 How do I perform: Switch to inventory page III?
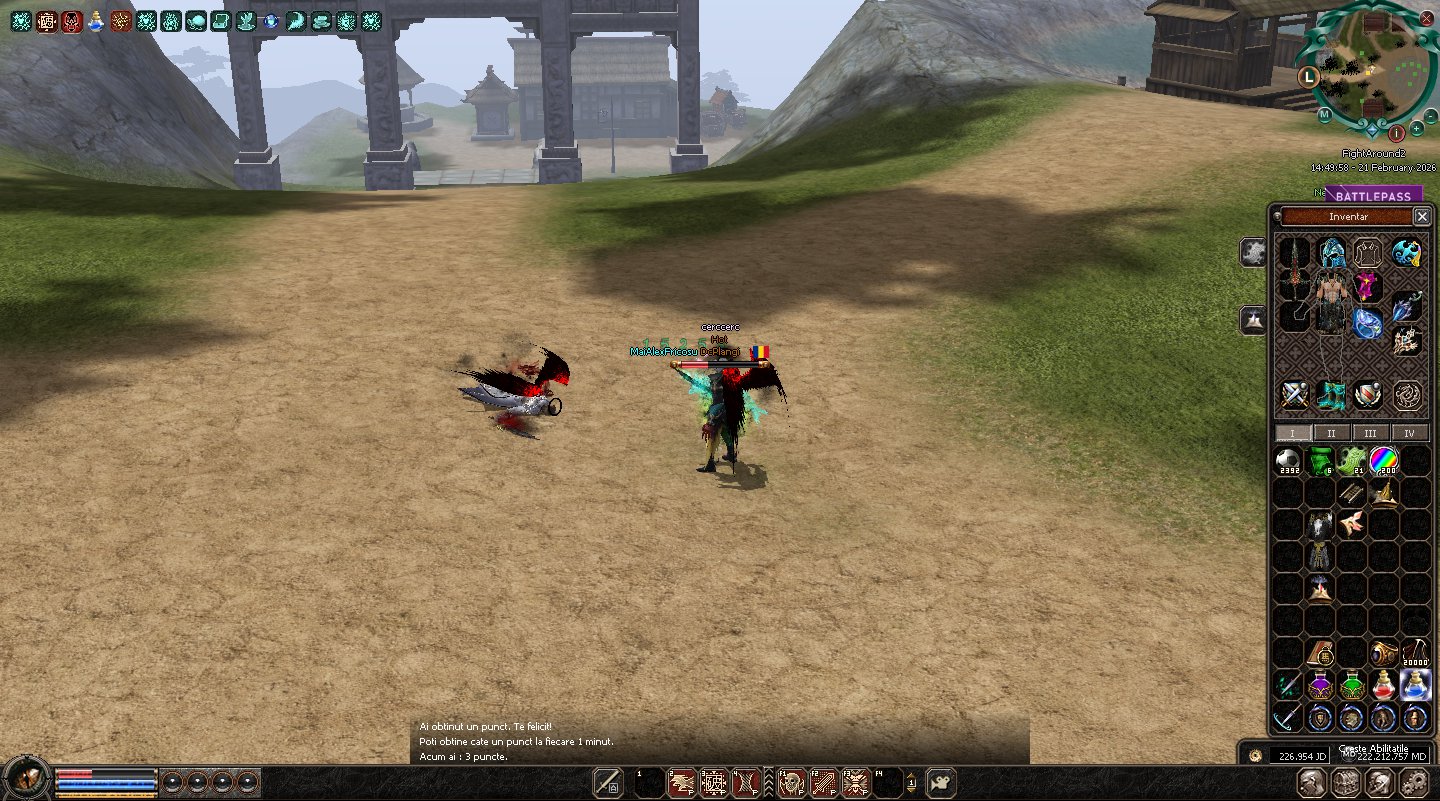(1370, 433)
